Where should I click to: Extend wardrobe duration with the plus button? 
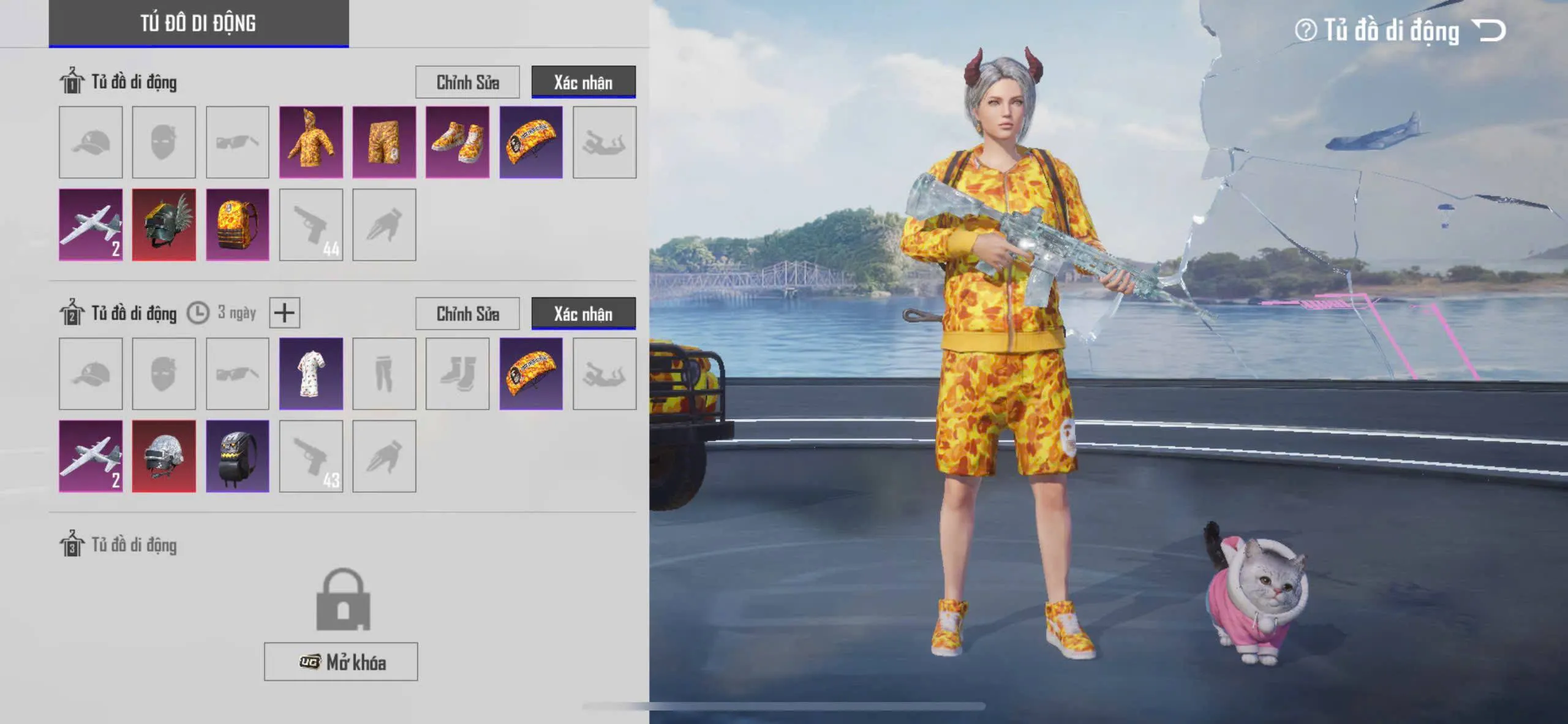point(284,313)
